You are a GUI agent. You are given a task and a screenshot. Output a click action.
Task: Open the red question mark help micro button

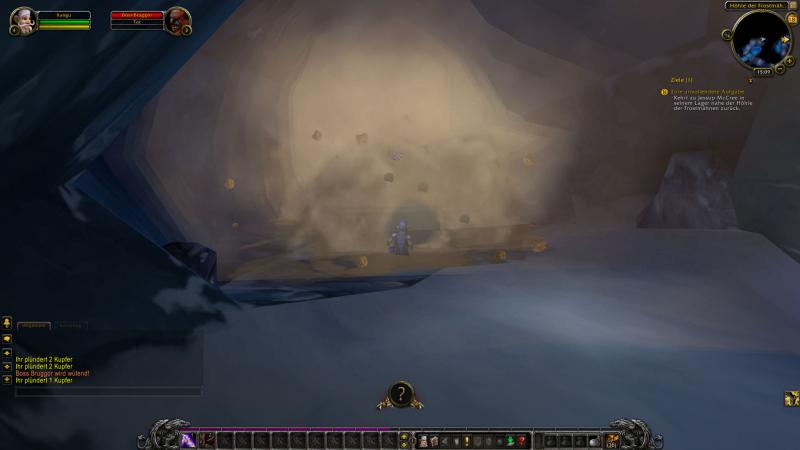pyautogui.click(x=522, y=440)
